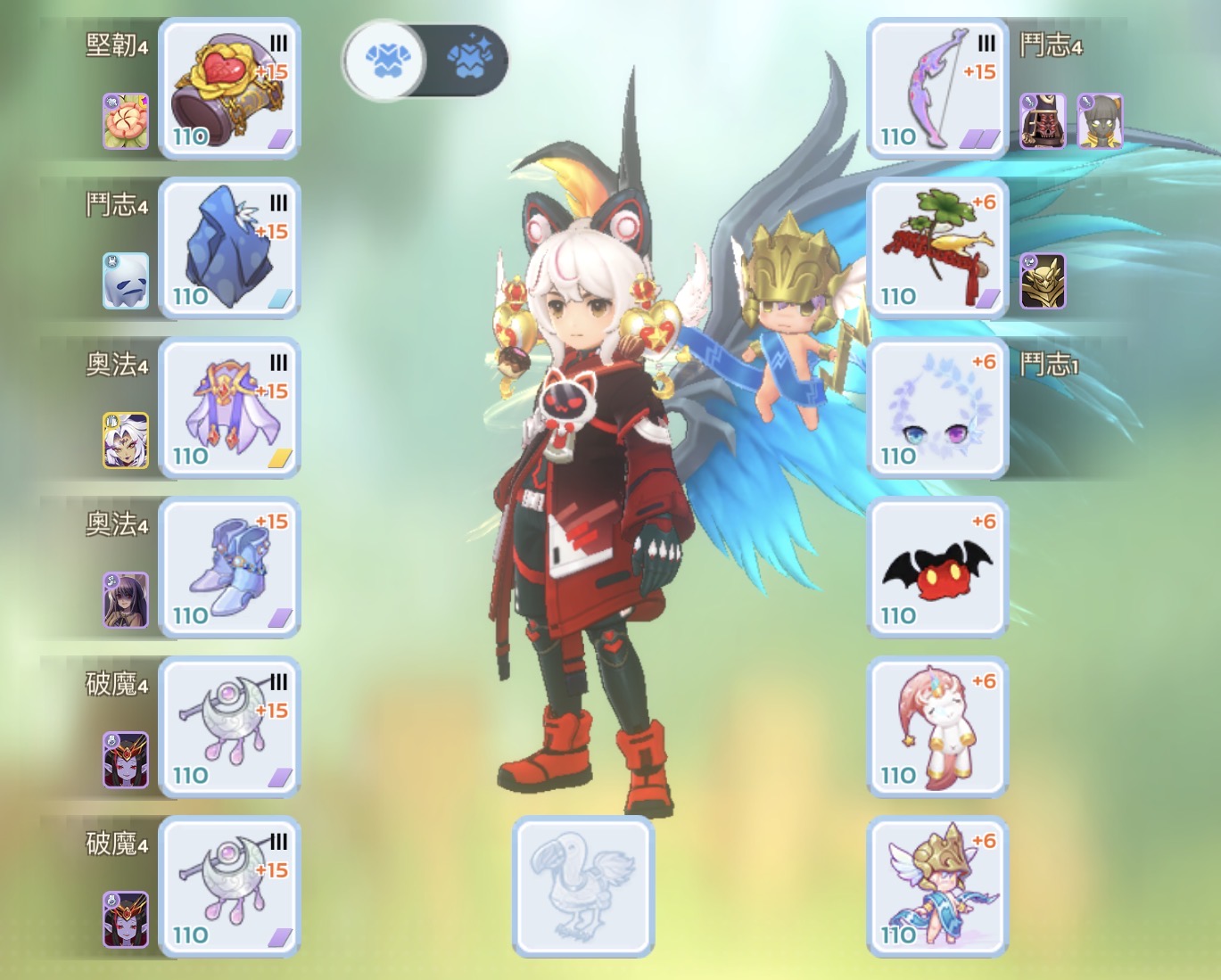Click the 鬥志1 enchant label

pos(1048,364)
